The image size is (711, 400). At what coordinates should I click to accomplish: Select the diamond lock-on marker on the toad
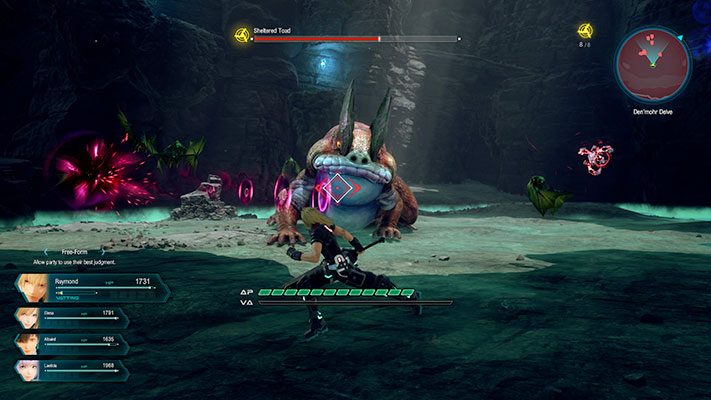341,188
